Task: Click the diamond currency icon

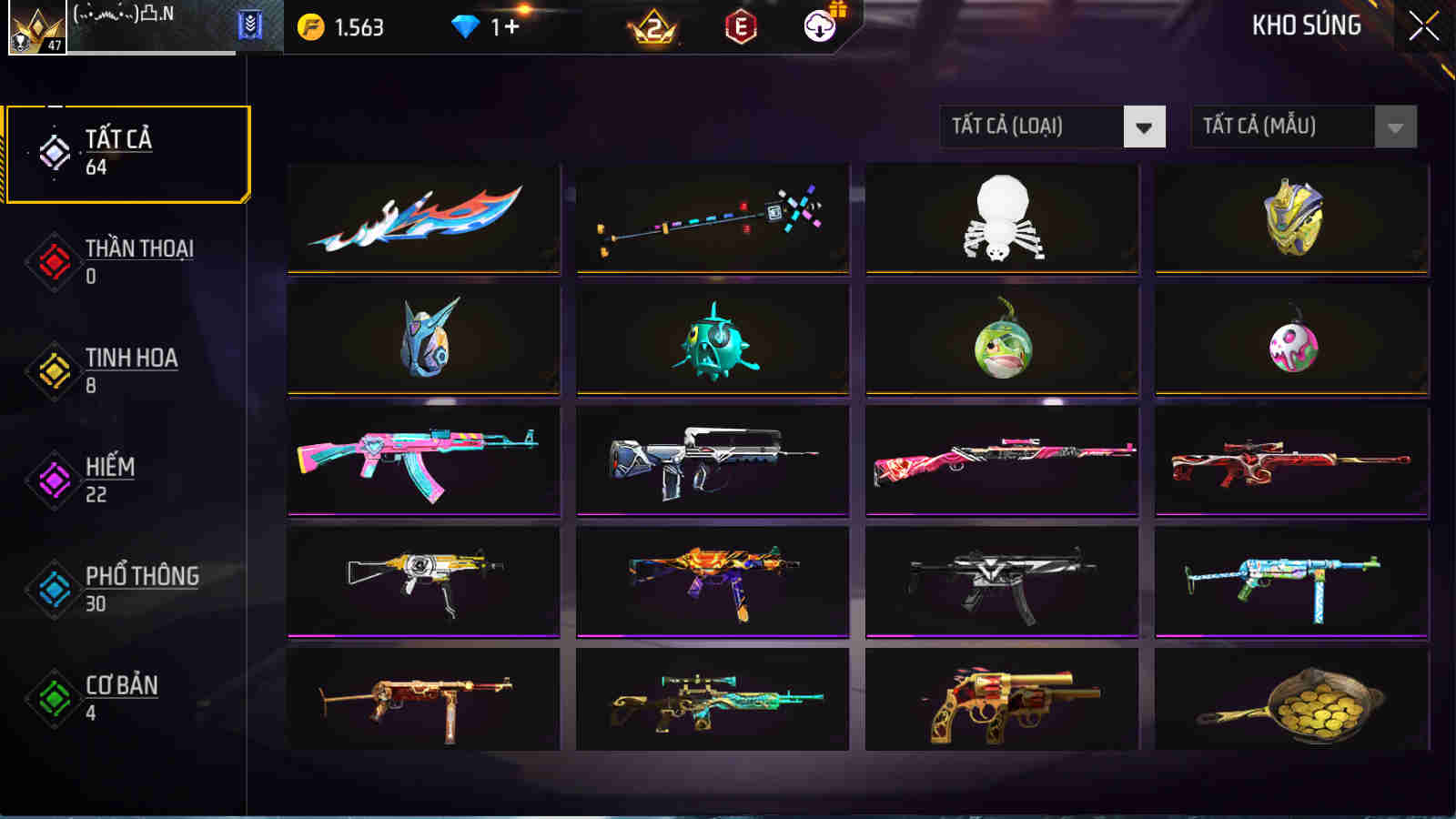Action: pos(466,27)
